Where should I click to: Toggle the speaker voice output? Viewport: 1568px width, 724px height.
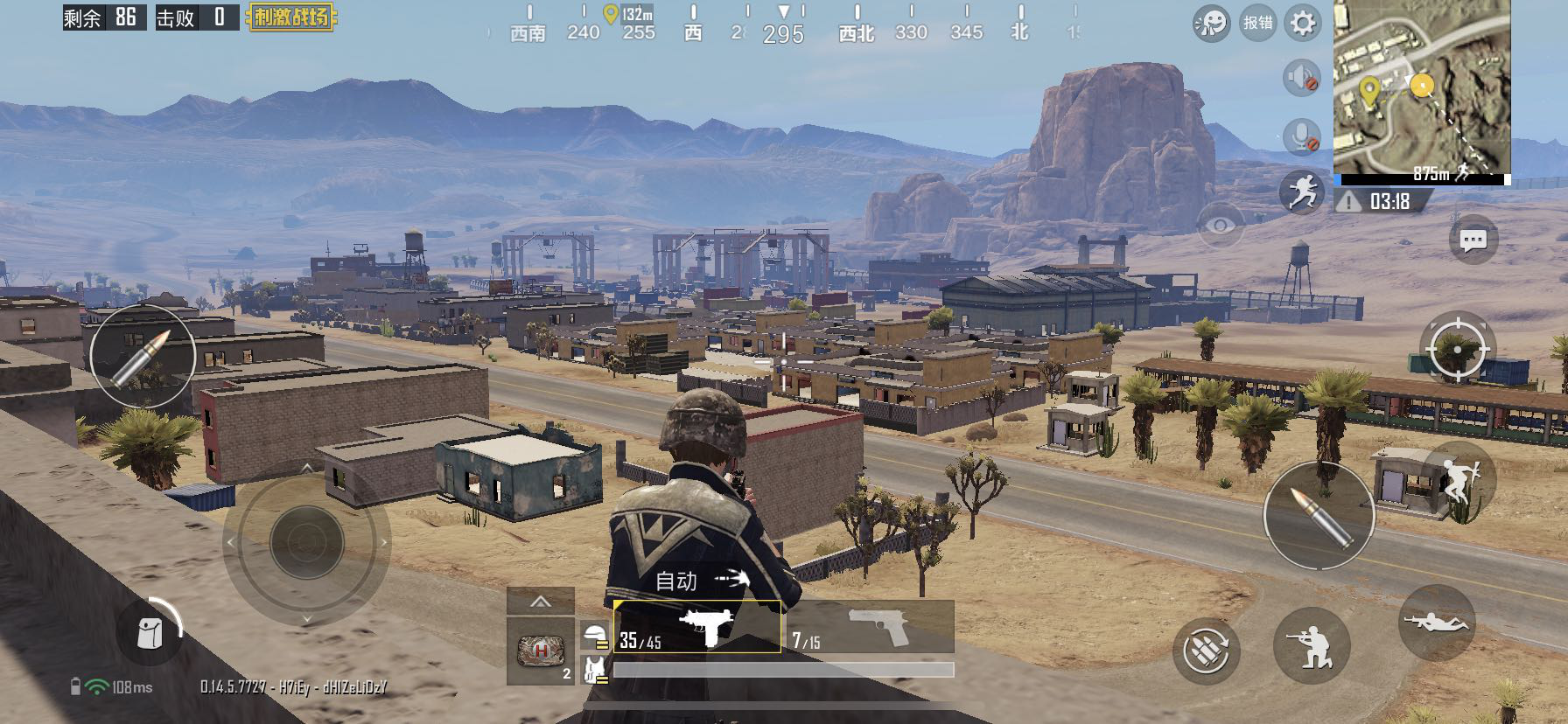pos(1301,78)
